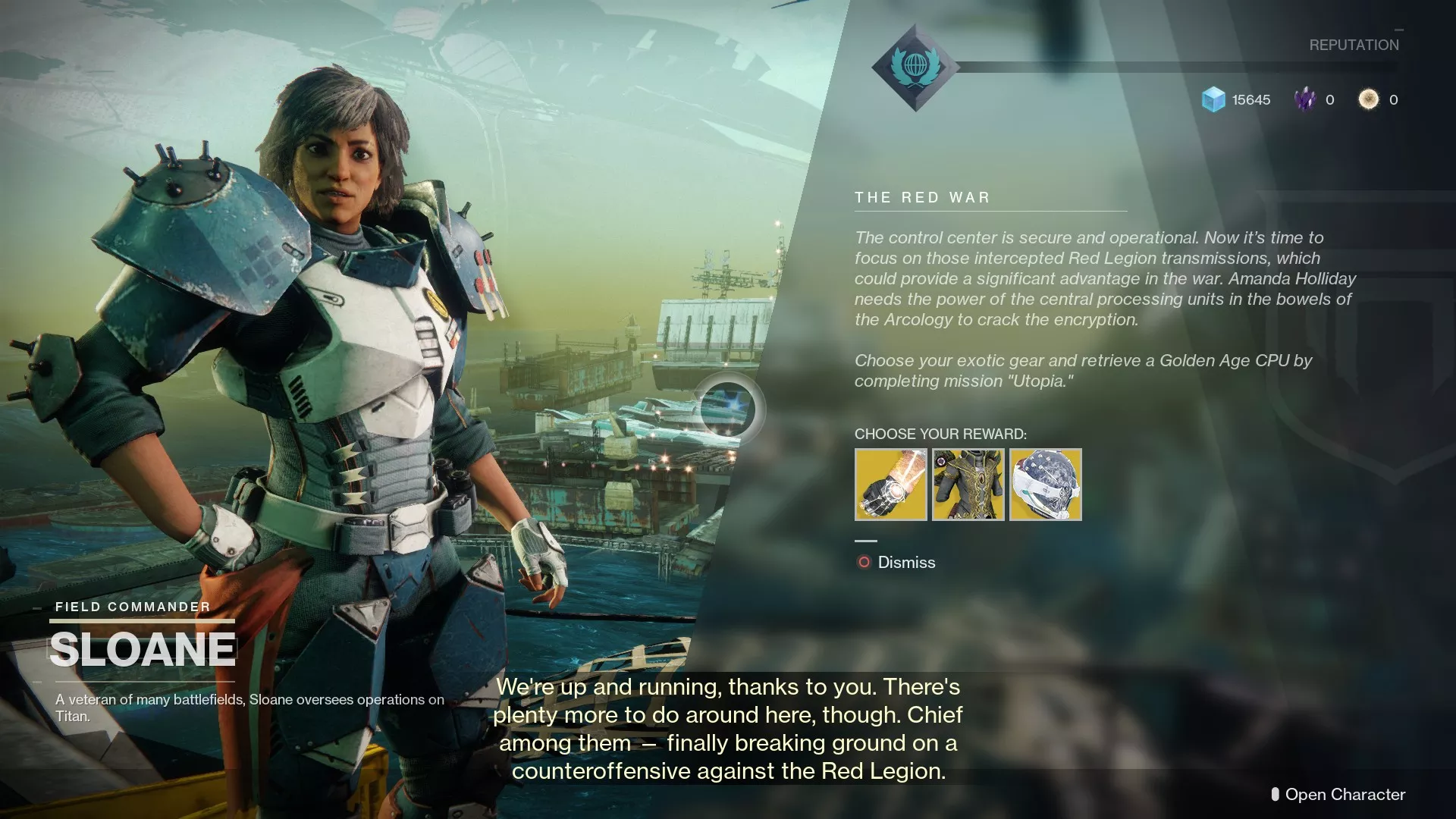Screen dimensions: 1456x819
Task: Click the Glimmer currency icon
Action: tap(1214, 99)
